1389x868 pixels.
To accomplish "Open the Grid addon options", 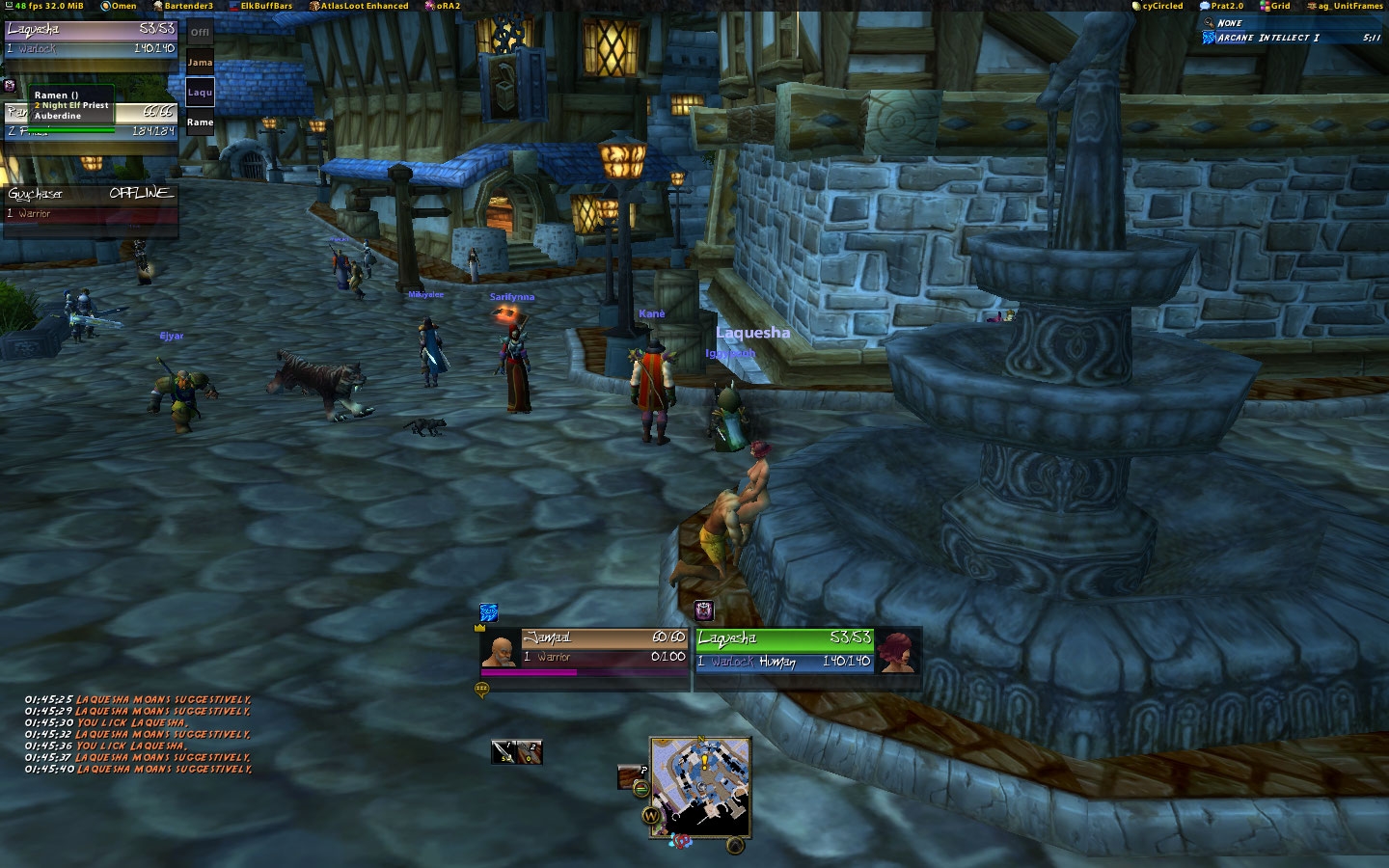I will pos(1274,6).
